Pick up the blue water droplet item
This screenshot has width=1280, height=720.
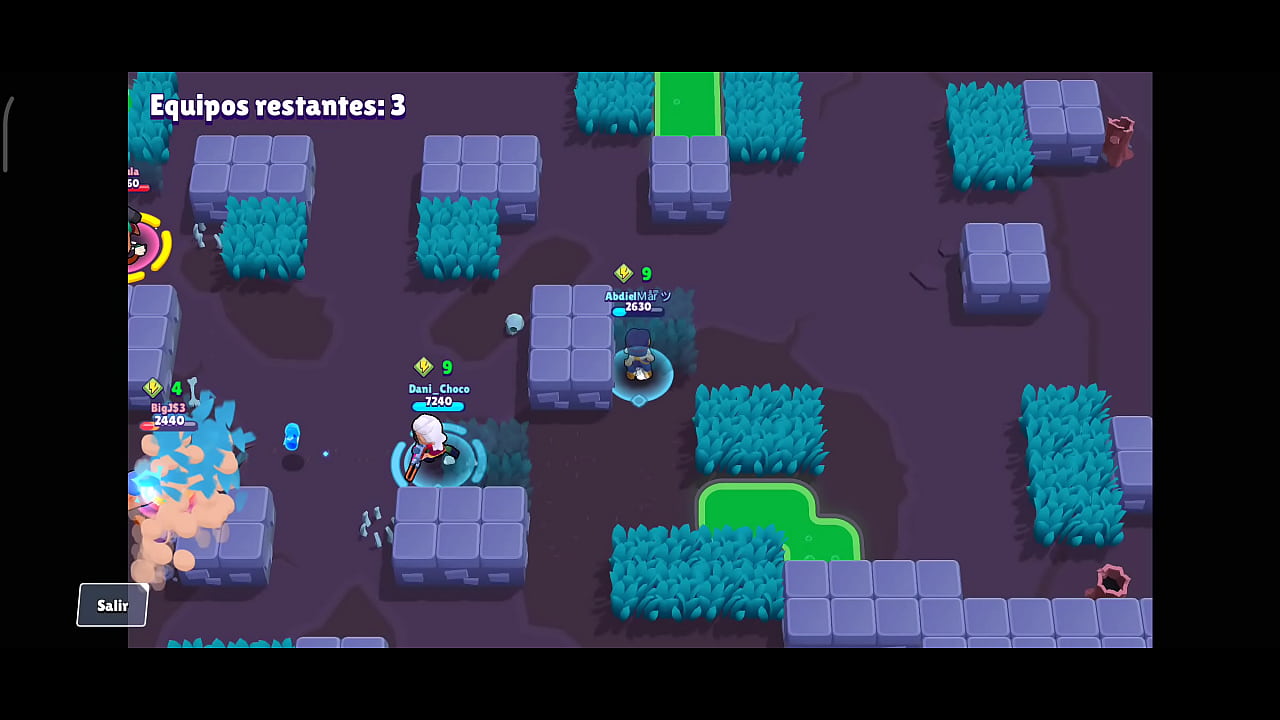click(291, 438)
